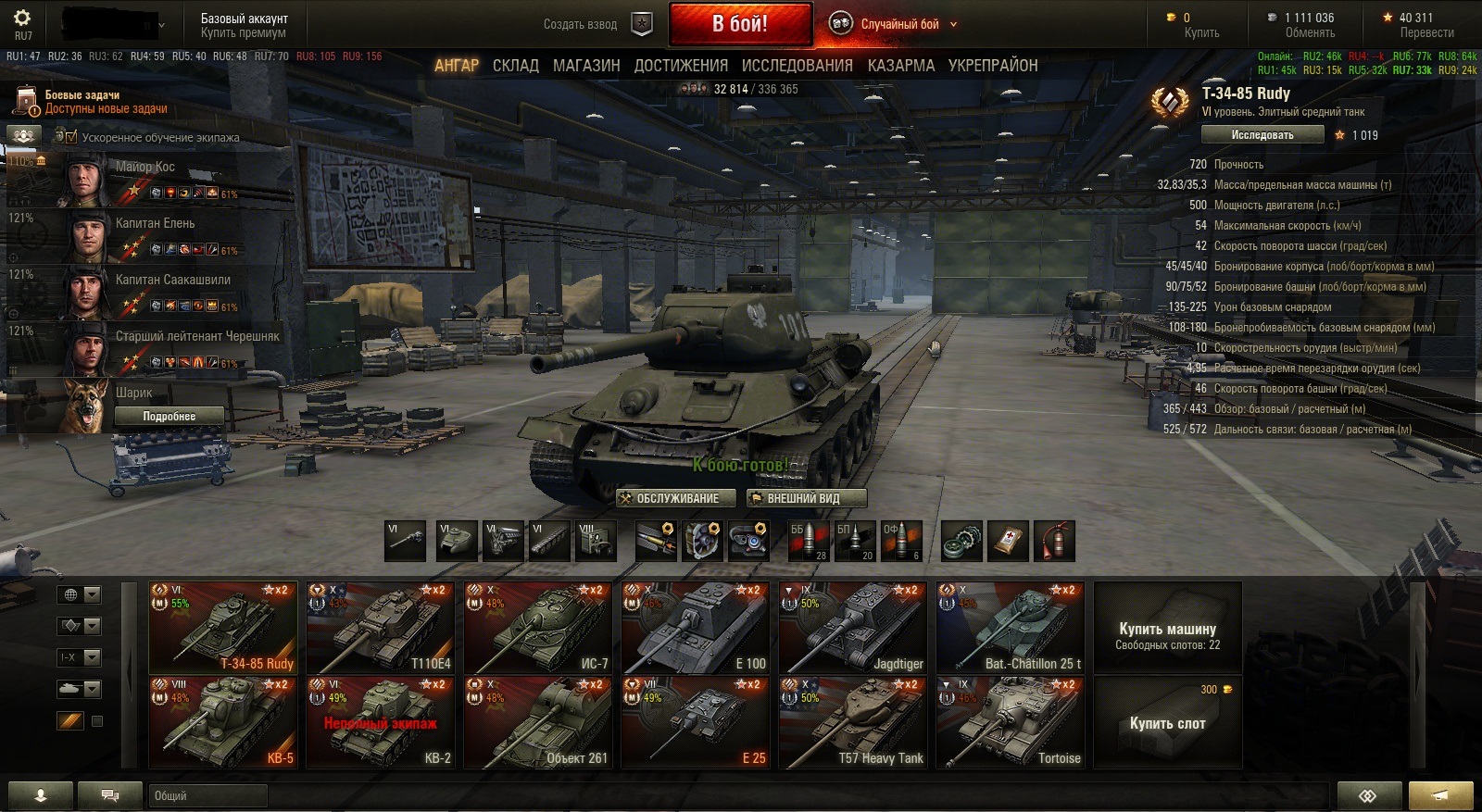Viewport: 1482px width, 812px height.
Task: Open the МАГАЗИН tab
Action: click(x=586, y=66)
